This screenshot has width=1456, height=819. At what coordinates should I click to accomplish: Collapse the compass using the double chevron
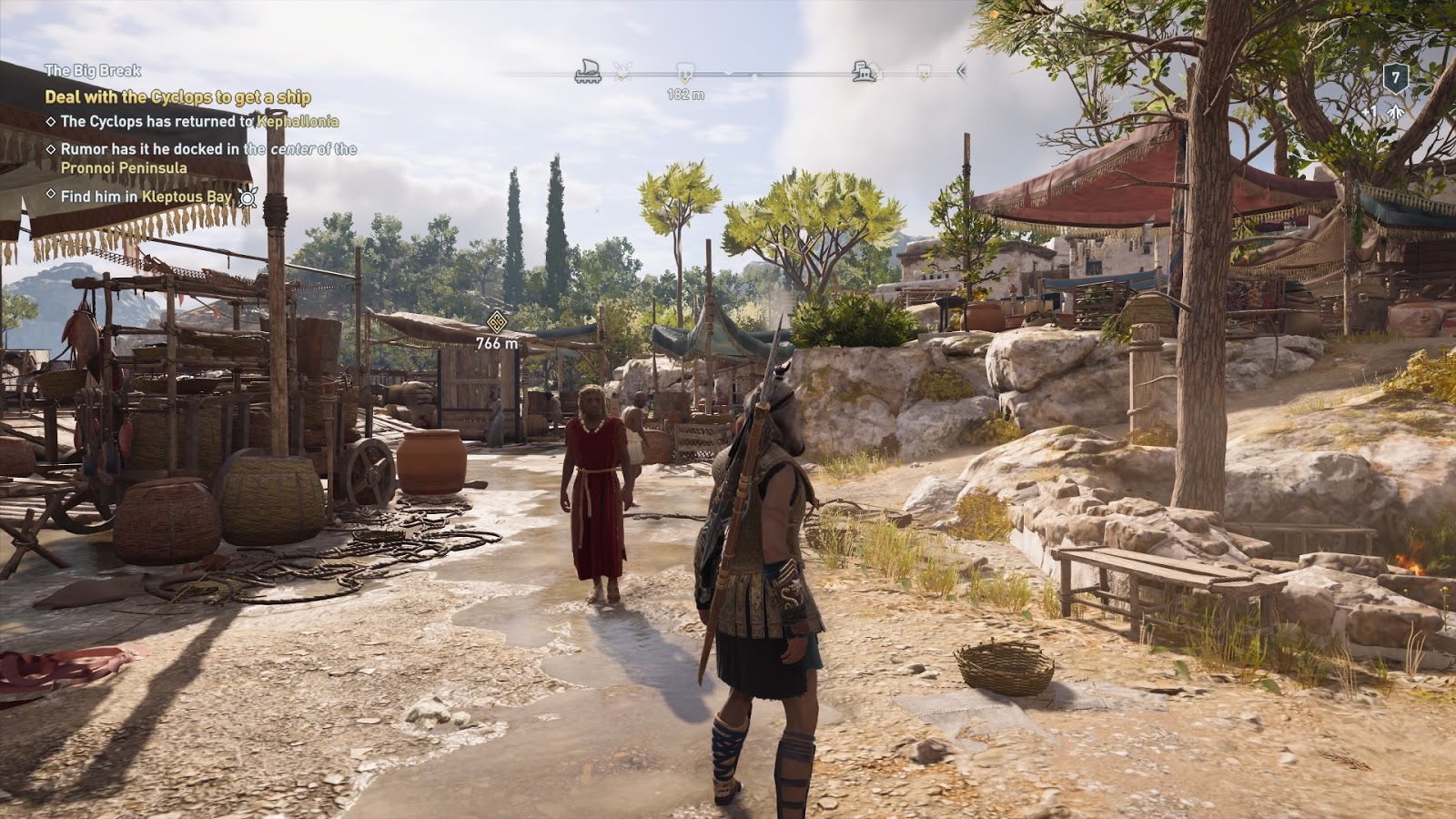pyautogui.click(x=960, y=73)
